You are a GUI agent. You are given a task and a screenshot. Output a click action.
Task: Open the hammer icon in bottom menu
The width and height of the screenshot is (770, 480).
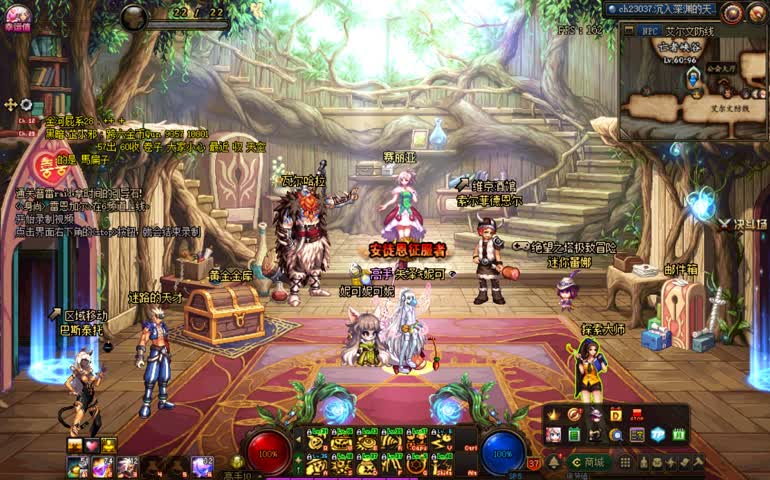click(698, 462)
